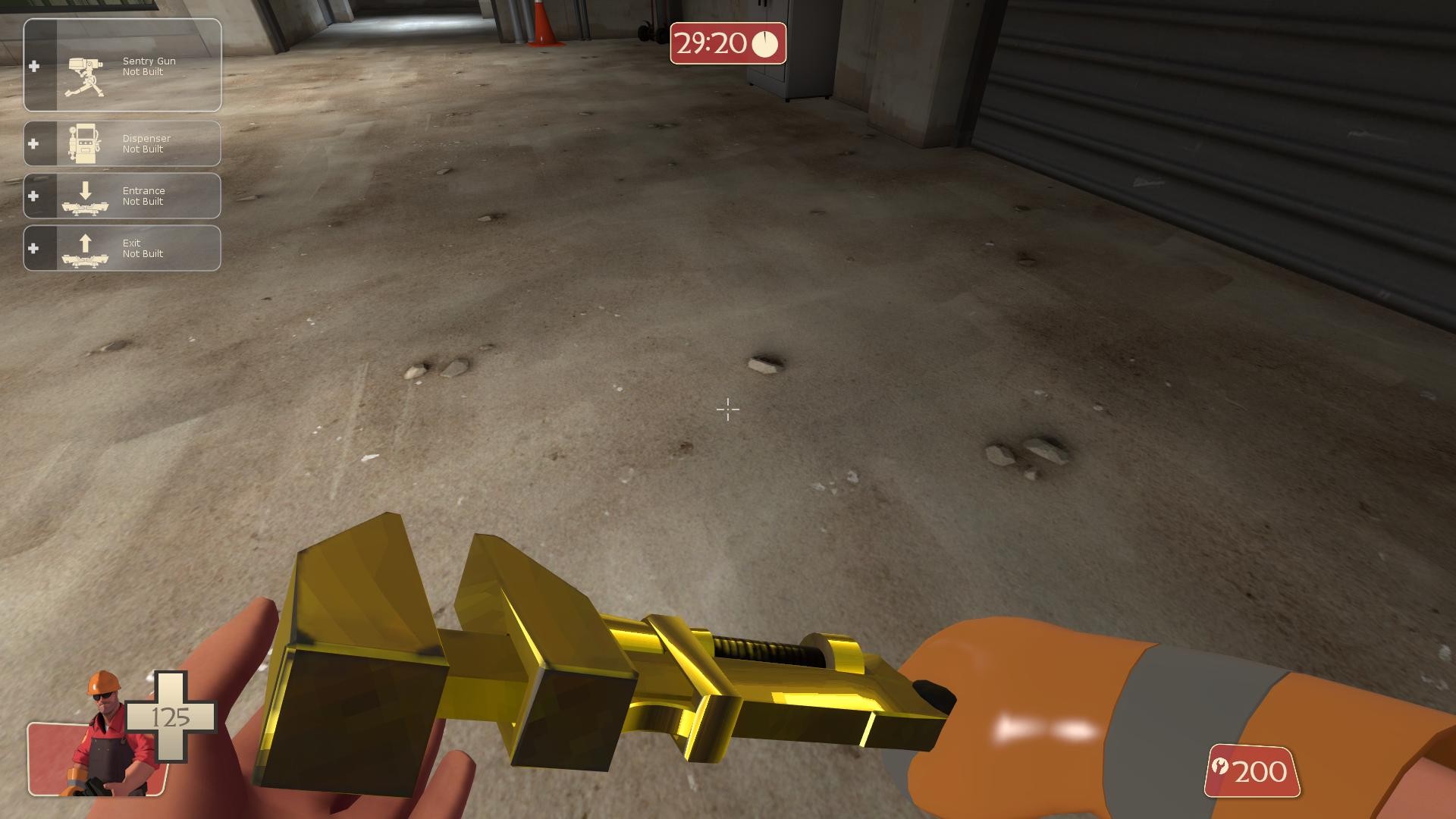Expand the Entrance build entry via its plus
This screenshot has width=1456, height=819.
33,196
